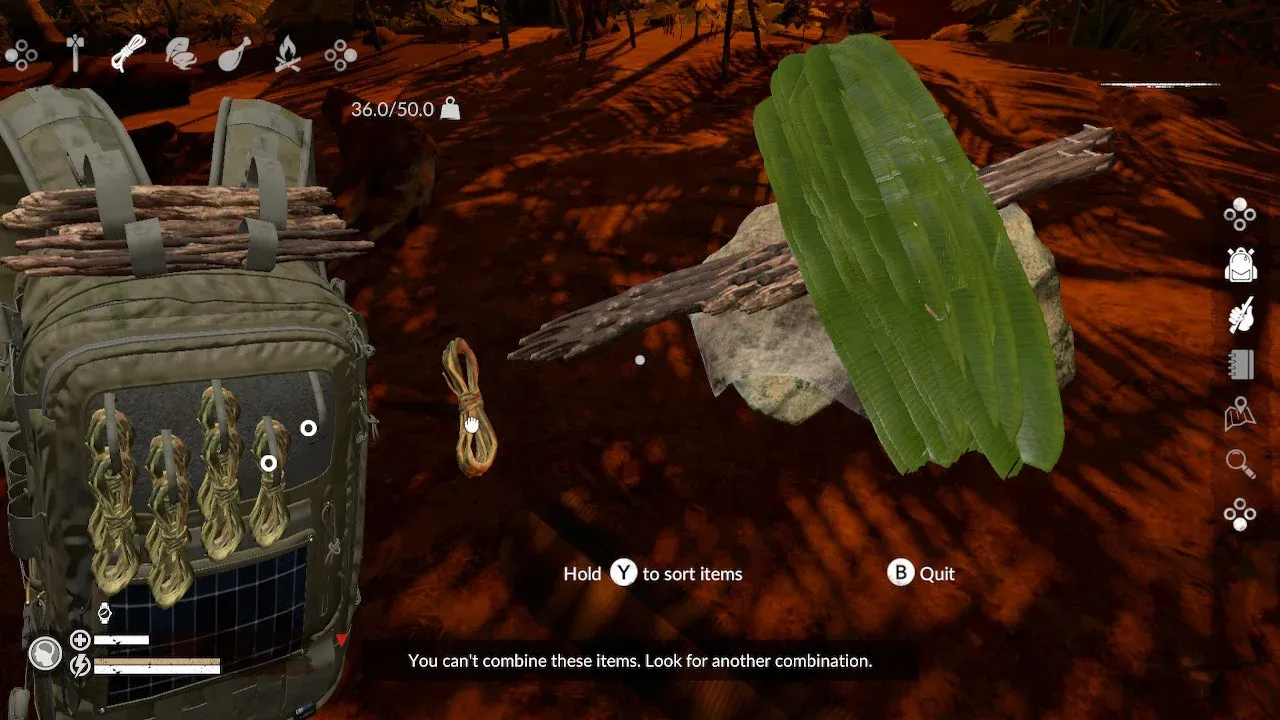Open the campfire items tab
The image size is (1280, 720).
tap(288, 53)
